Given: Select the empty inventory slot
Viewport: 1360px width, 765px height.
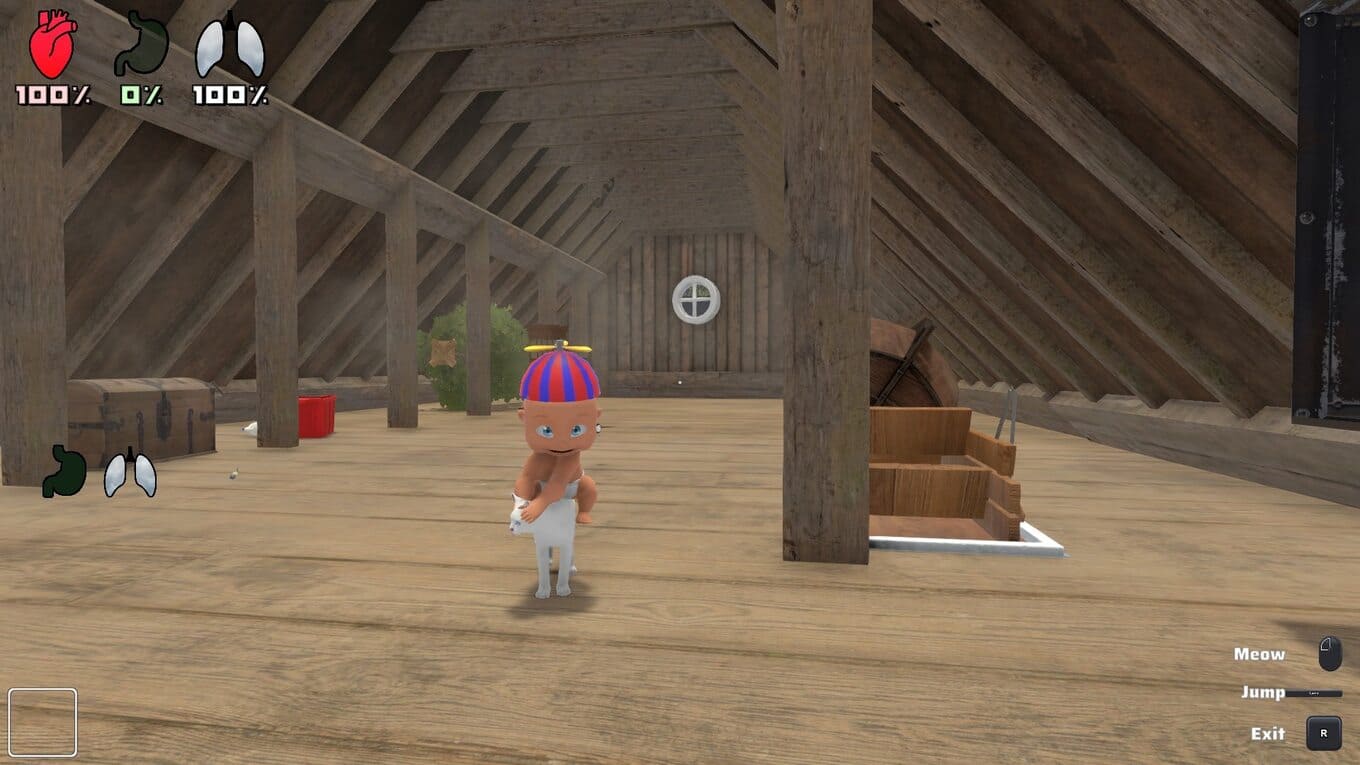Looking at the screenshot, I should coord(43,722).
